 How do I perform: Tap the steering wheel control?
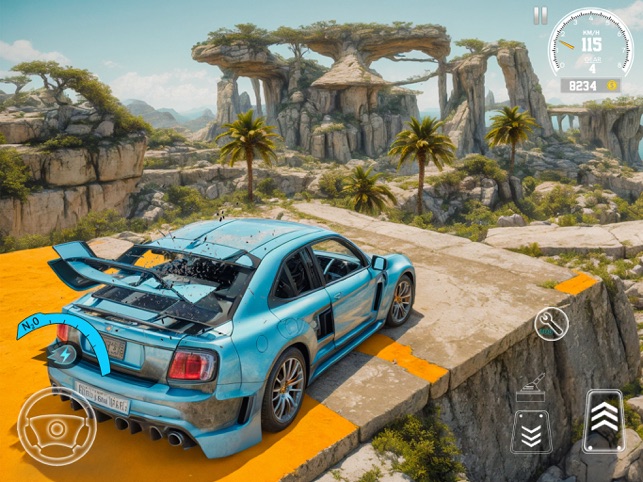(57, 425)
